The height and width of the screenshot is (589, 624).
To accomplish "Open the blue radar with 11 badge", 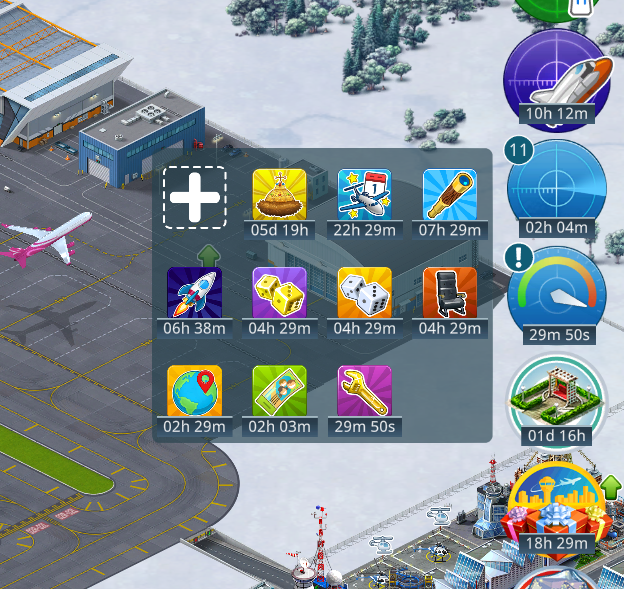I will pyautogui.click(x=556, y=187).
